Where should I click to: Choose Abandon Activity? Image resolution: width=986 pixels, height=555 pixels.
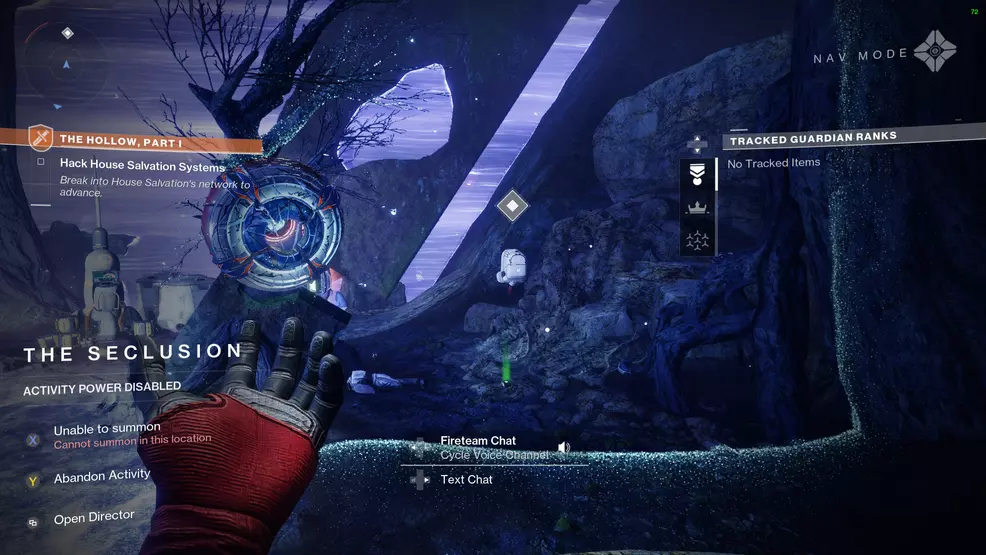(x=102, y=477)
